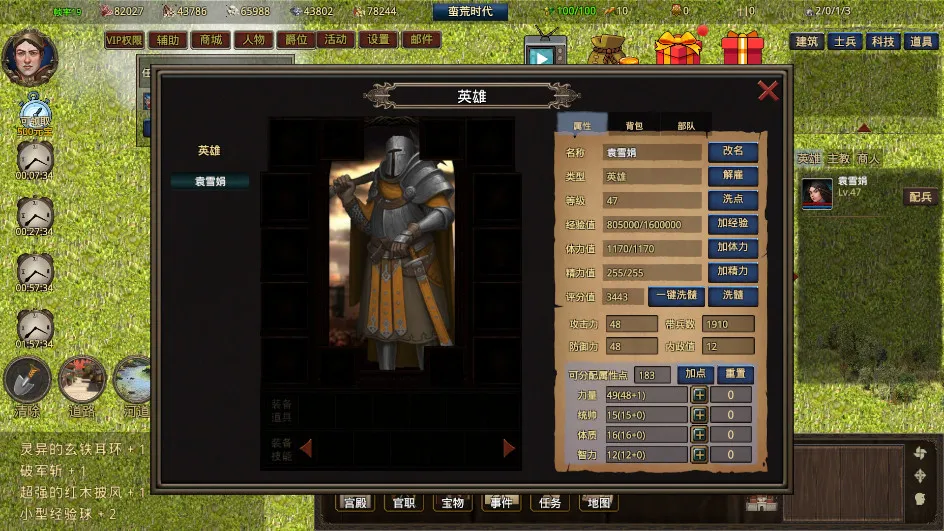Select hero 袁雪娟 in the left list

pos(208,181)
